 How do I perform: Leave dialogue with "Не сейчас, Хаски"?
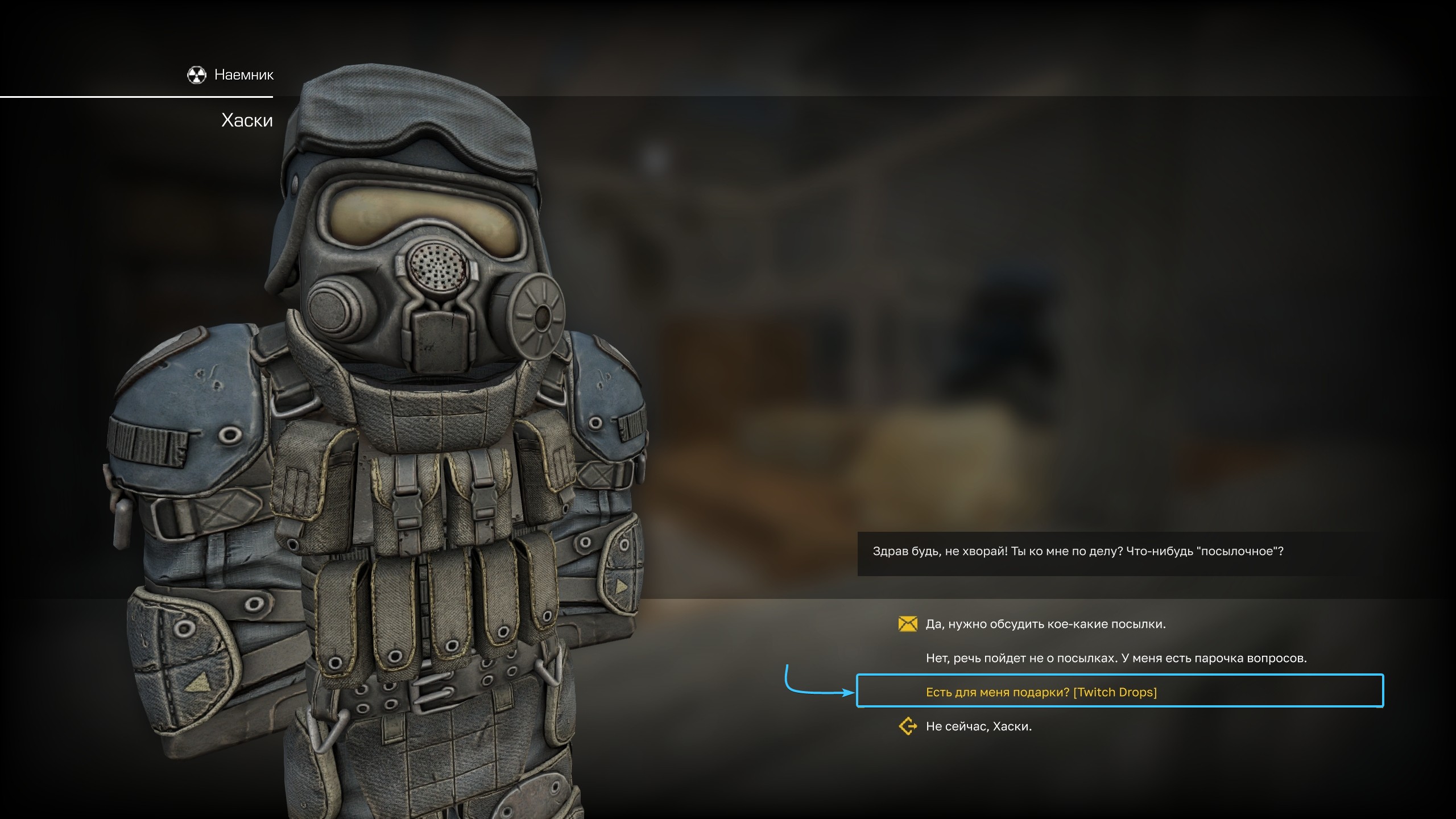978,726
